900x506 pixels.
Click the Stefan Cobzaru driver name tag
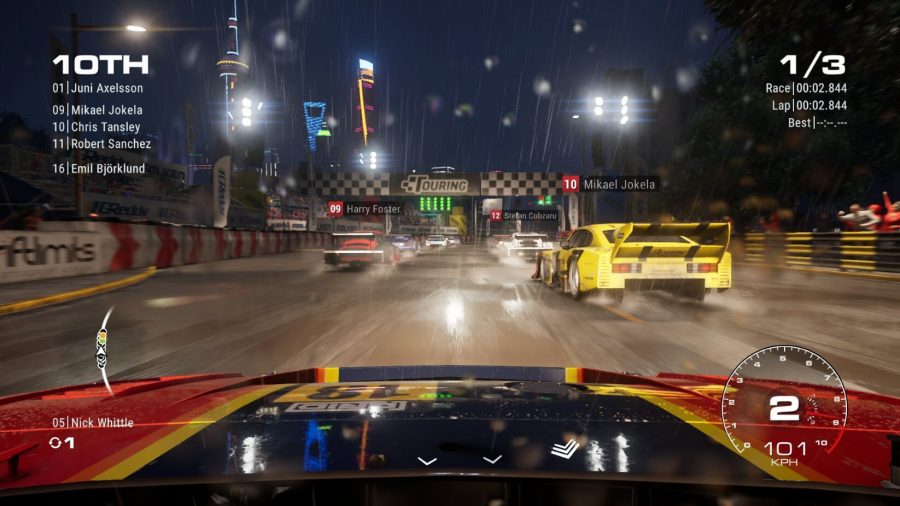pos(523,215)
